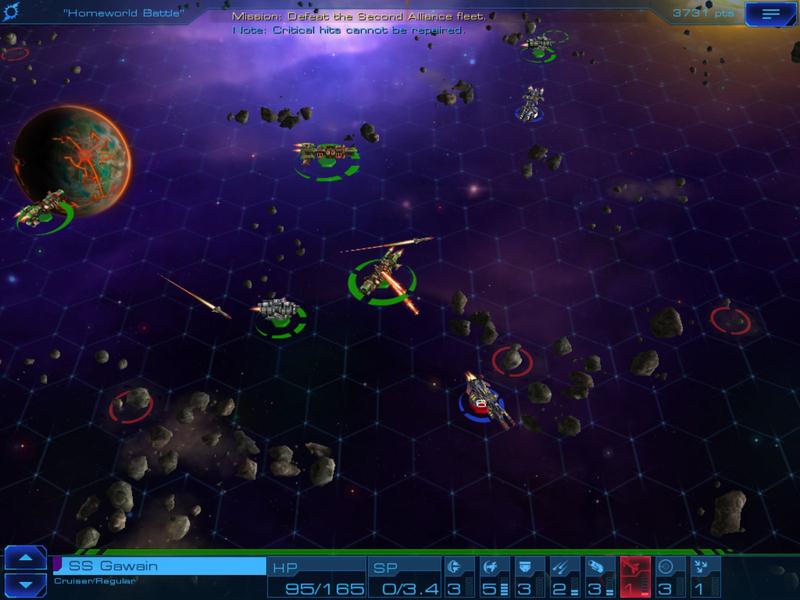Screen dimensions: 800x600
Task: Select the previous ship with the up arrow
Action: pyautogui.click(x=26, y=558)
